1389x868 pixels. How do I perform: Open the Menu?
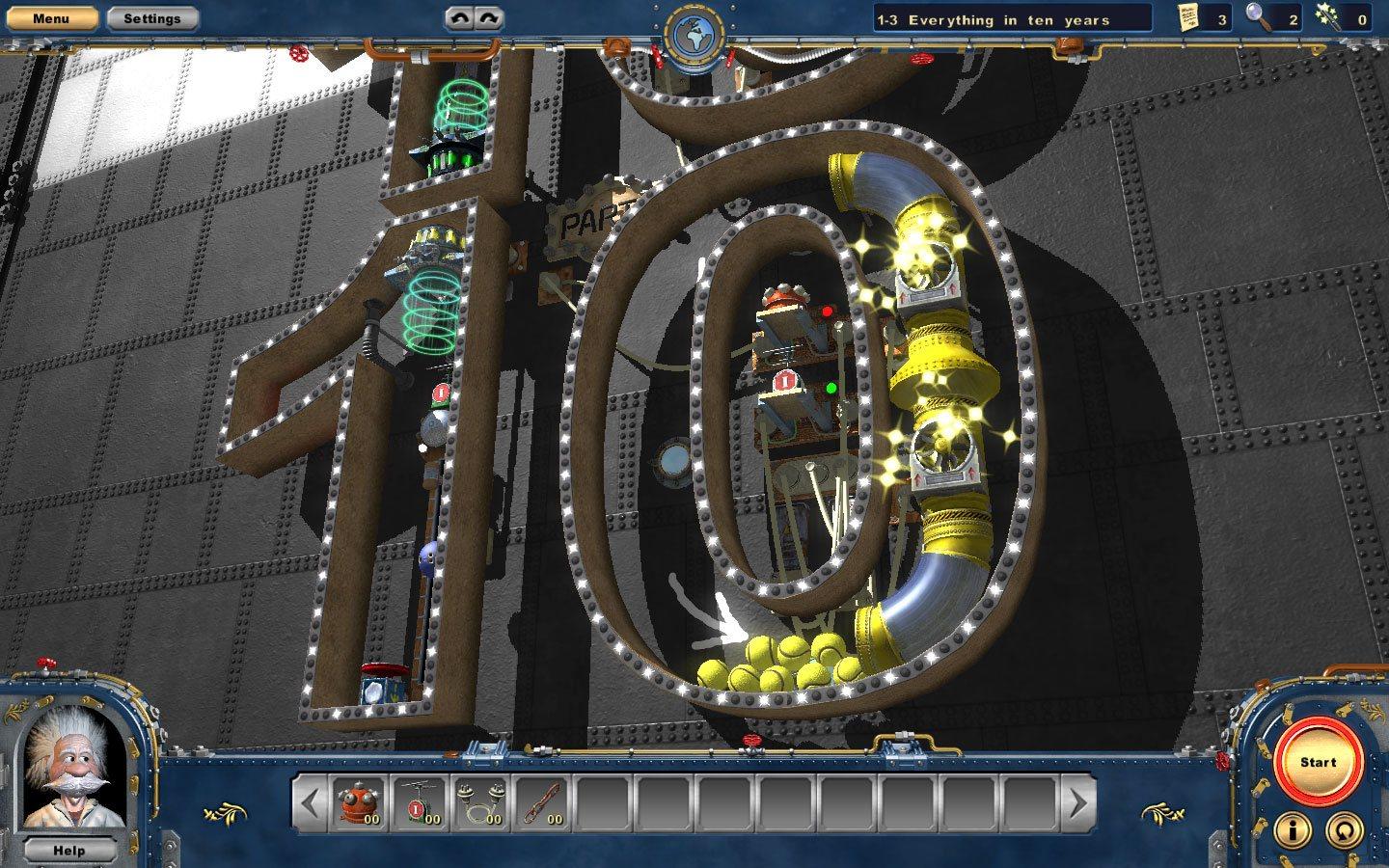coord(53,17)
